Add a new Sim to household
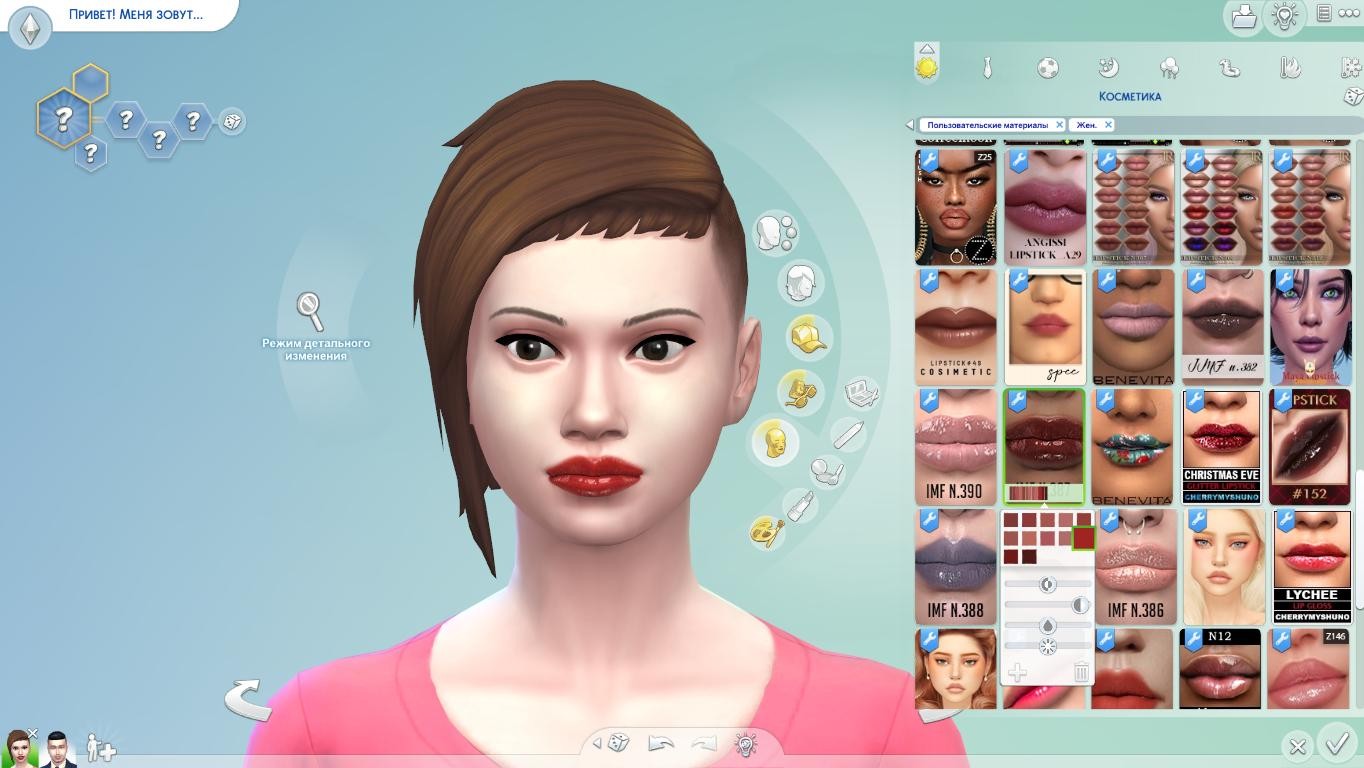This screenshot has height=768, width=1364. tap(100, 748)
